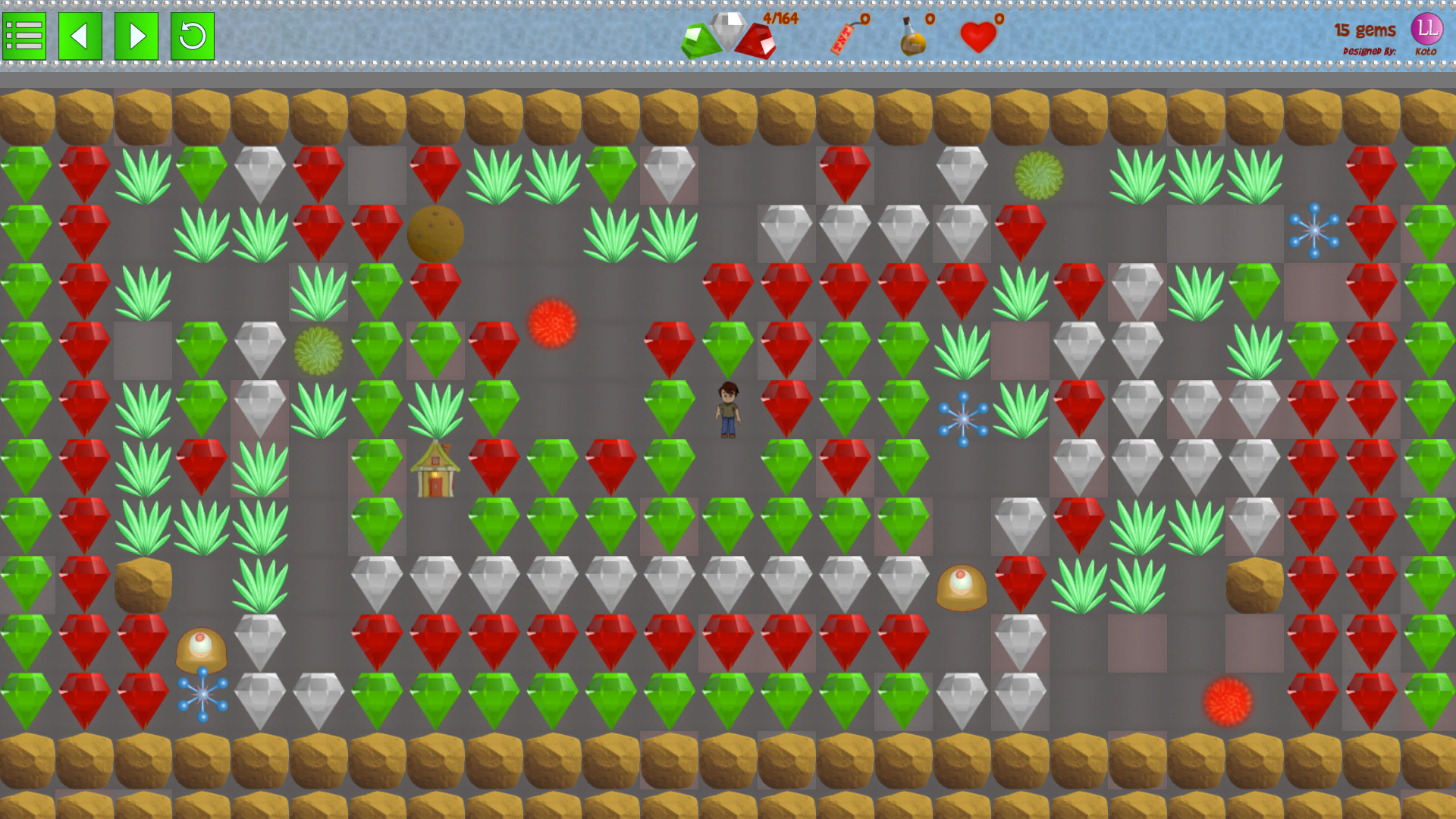The image size is (1456, 819).
Task: Restart the current level
Action: pos(190,35)
